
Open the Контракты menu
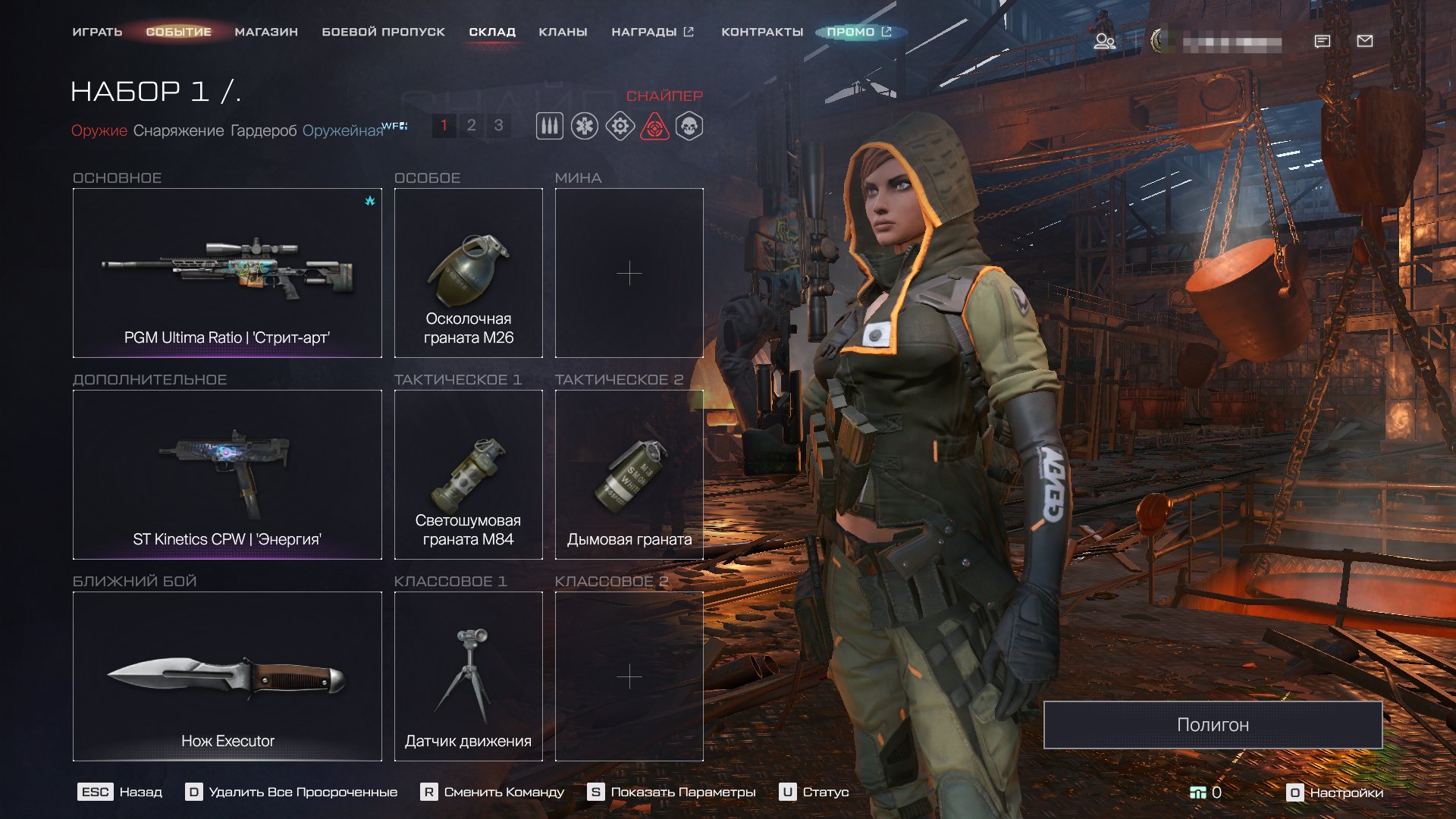click(x=761, y=32)
